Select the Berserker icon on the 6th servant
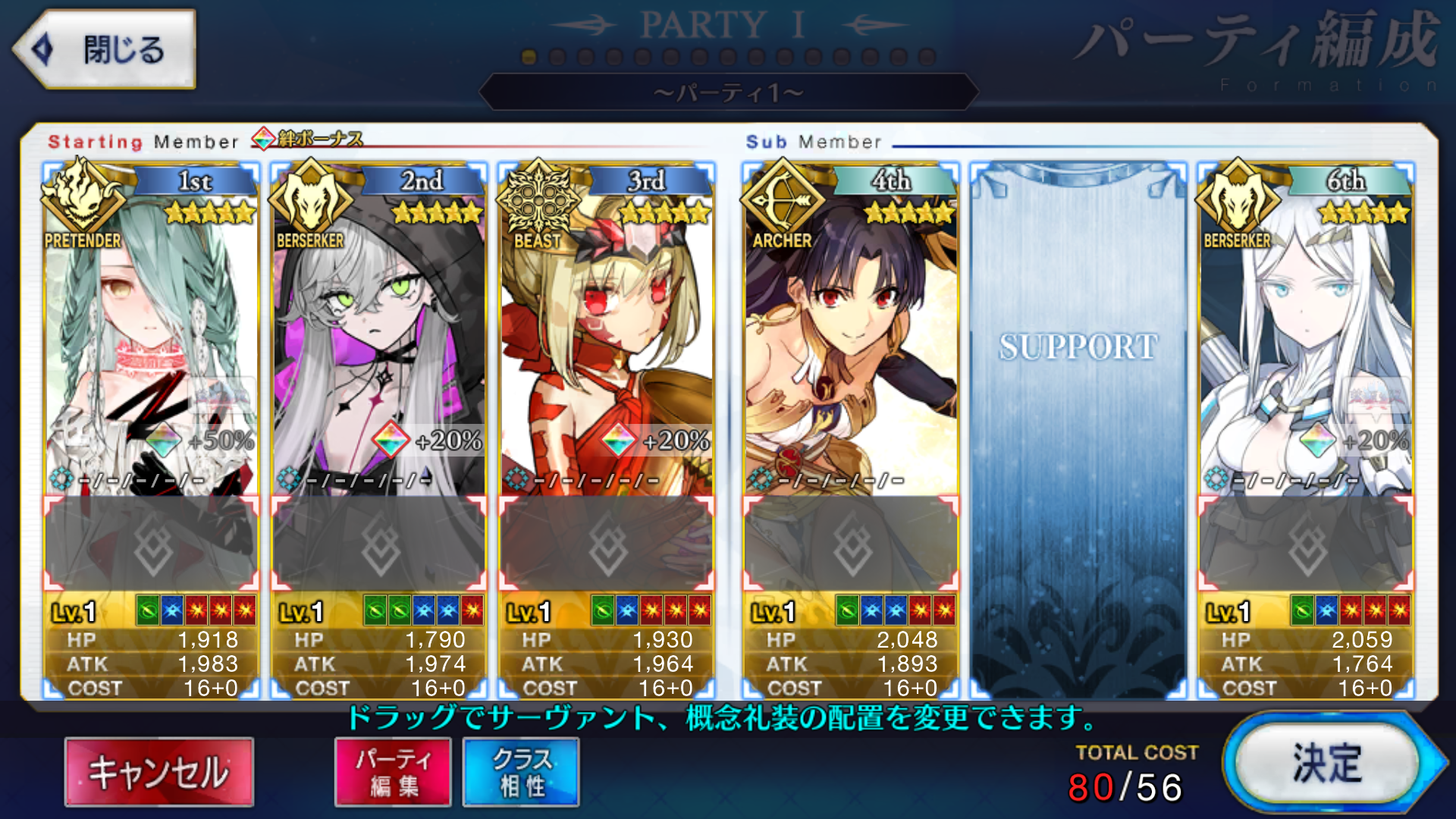This screenshot has width=1456, height=819. click(1238, 201)
